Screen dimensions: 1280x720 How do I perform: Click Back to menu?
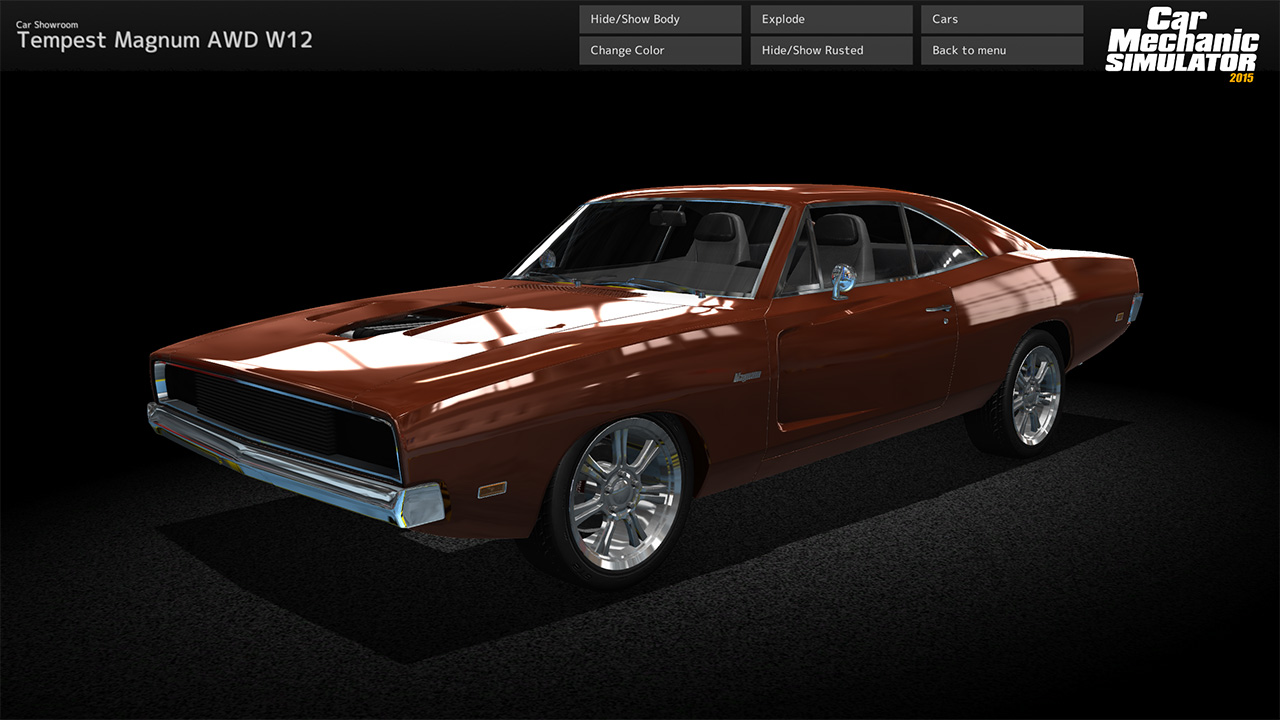[1000, 50]
